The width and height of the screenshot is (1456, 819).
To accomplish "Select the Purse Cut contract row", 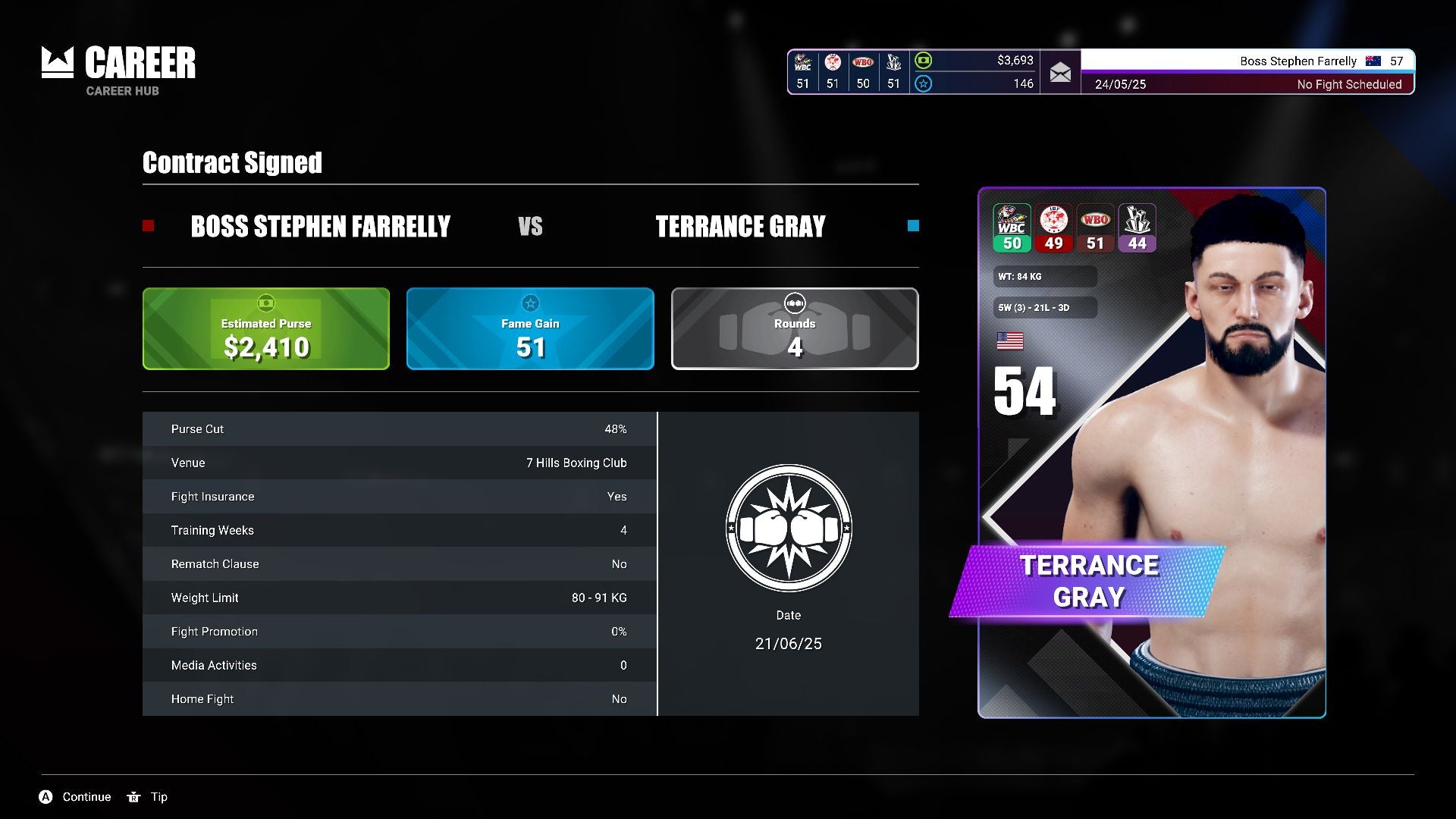I will 399,429.
